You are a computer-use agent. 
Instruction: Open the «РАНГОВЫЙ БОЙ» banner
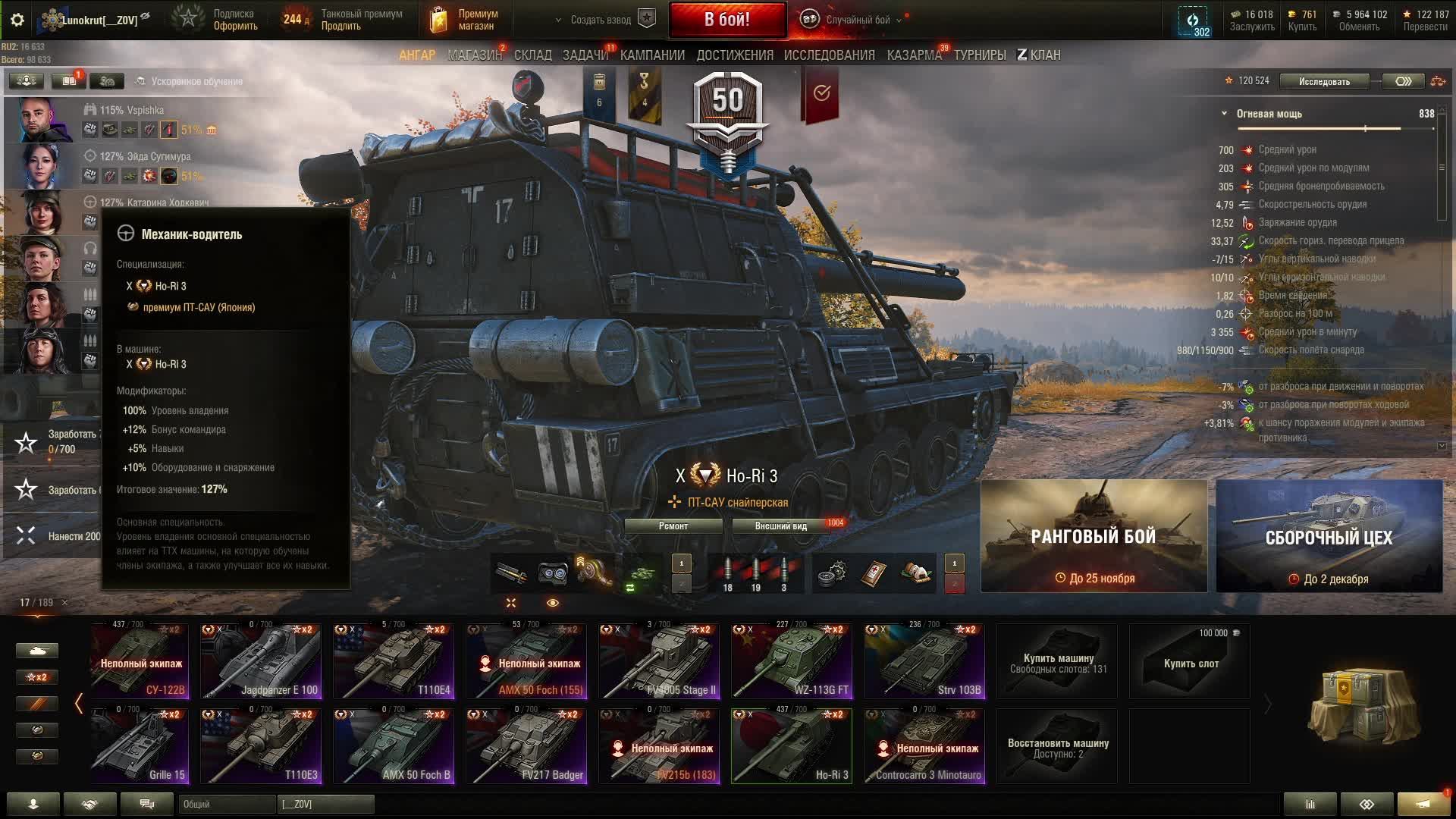1094,536
